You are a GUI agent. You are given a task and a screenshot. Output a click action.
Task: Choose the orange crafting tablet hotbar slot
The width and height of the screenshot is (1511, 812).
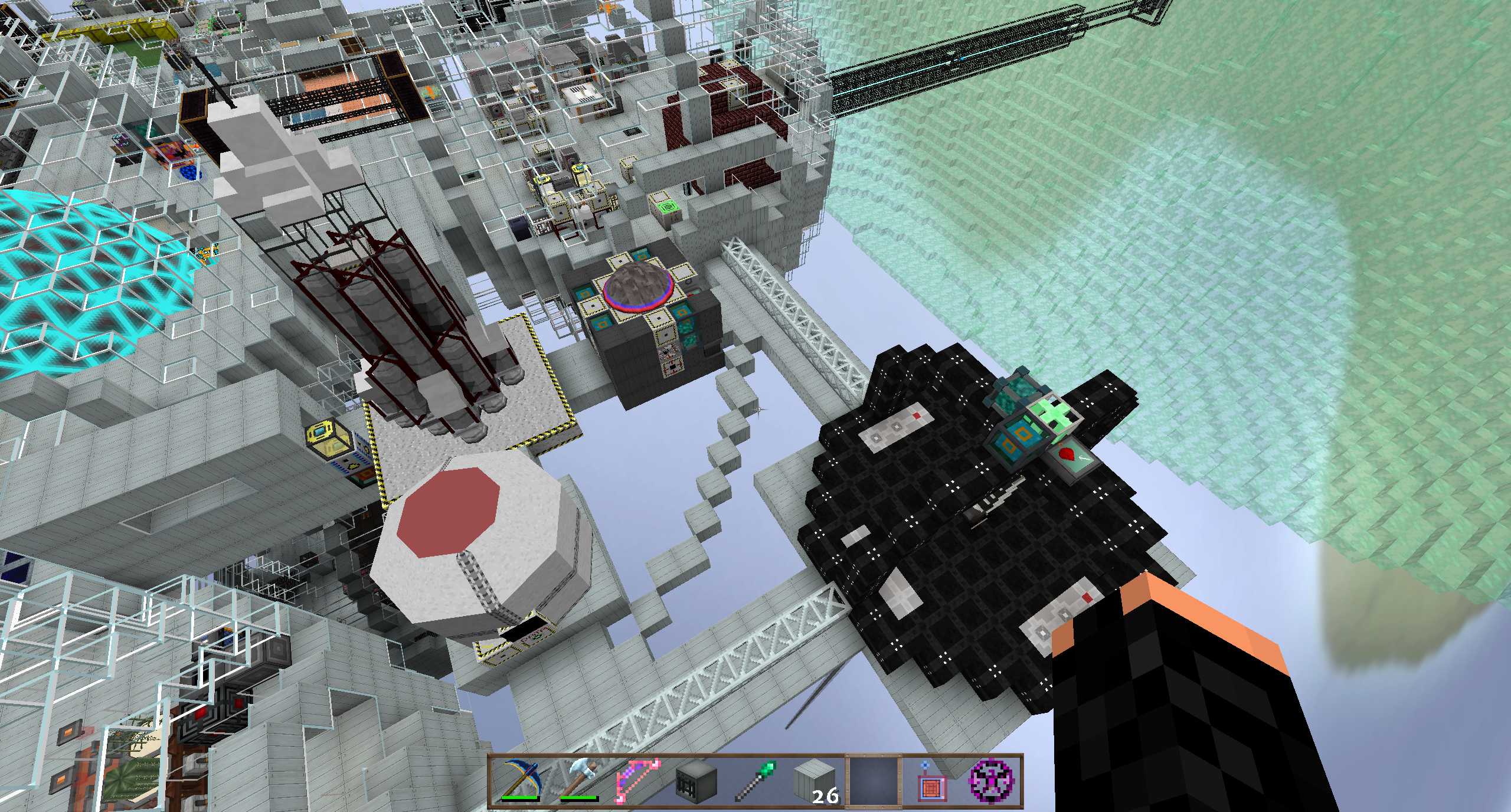pos(933,780)
